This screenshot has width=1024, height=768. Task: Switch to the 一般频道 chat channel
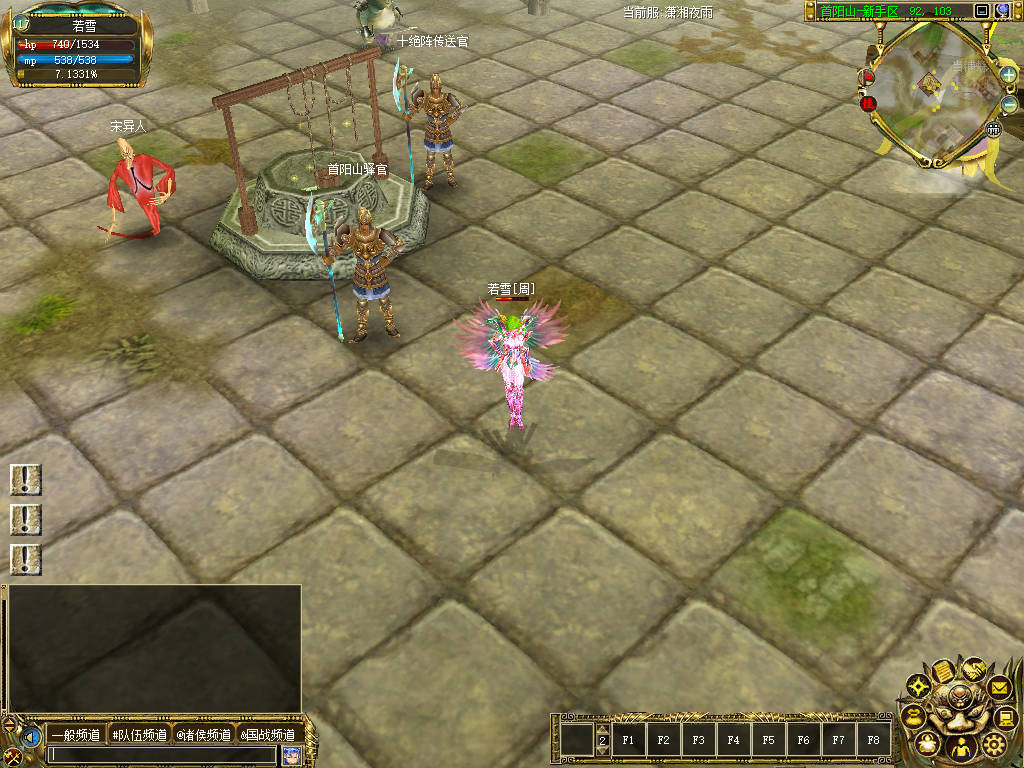pyautogui.click(x=76, y=736)
